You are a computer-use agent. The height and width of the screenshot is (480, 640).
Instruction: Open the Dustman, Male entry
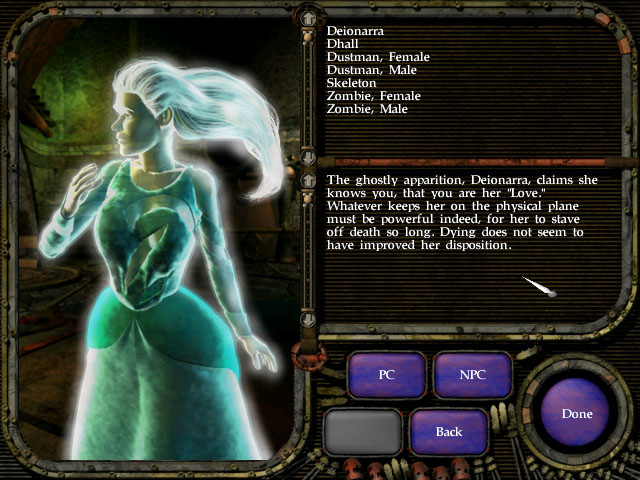click(371, 70)
